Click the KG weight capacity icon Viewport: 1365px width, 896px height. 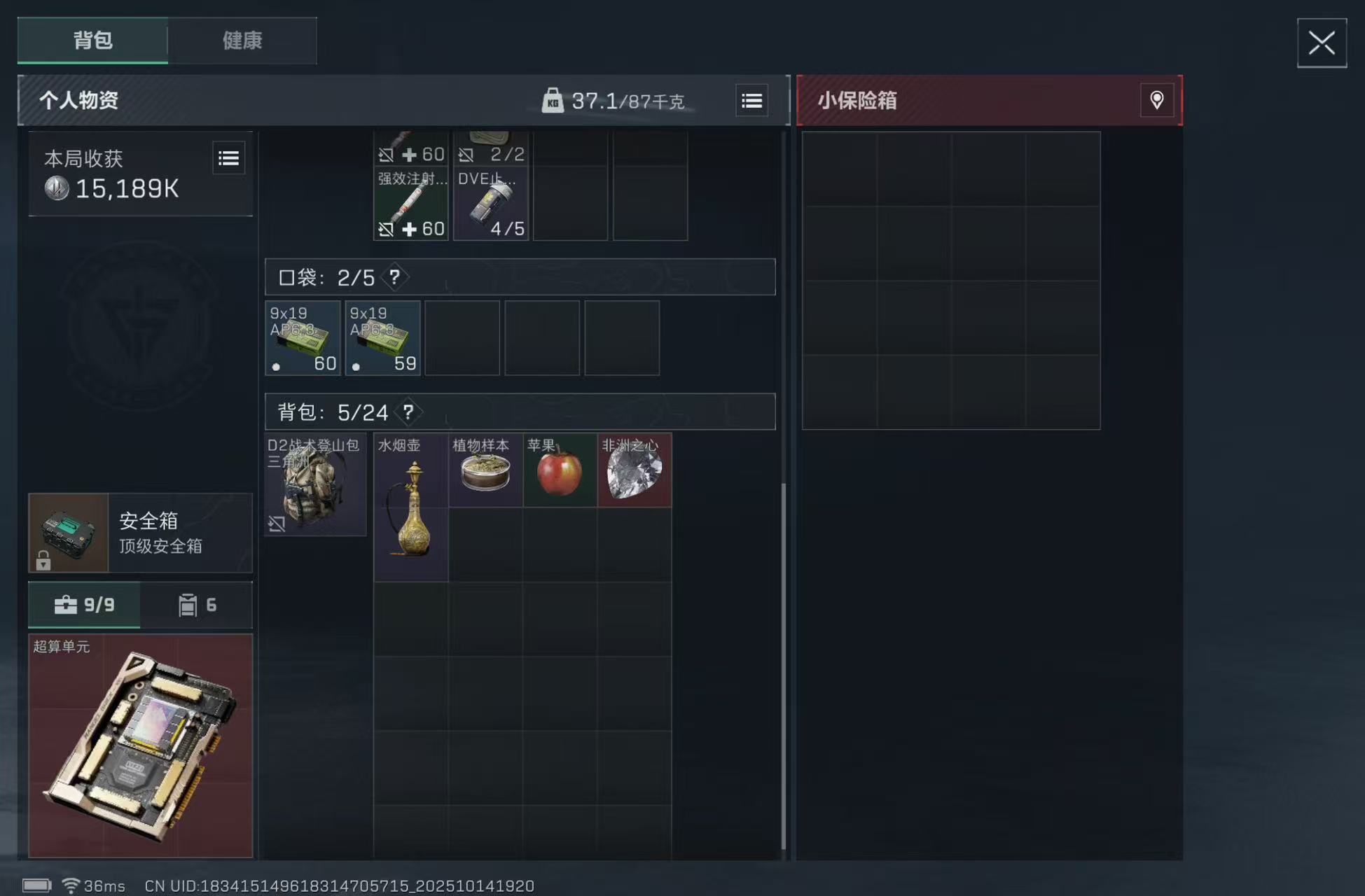[x=554, y=101]
